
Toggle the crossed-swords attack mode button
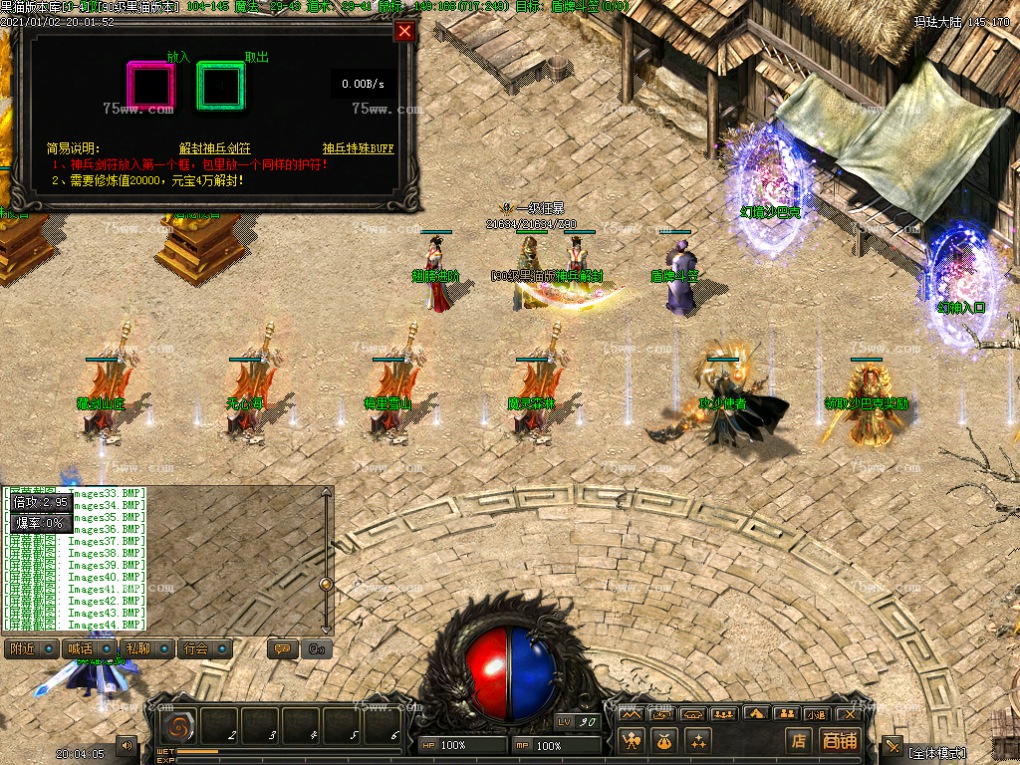point(892,746)
